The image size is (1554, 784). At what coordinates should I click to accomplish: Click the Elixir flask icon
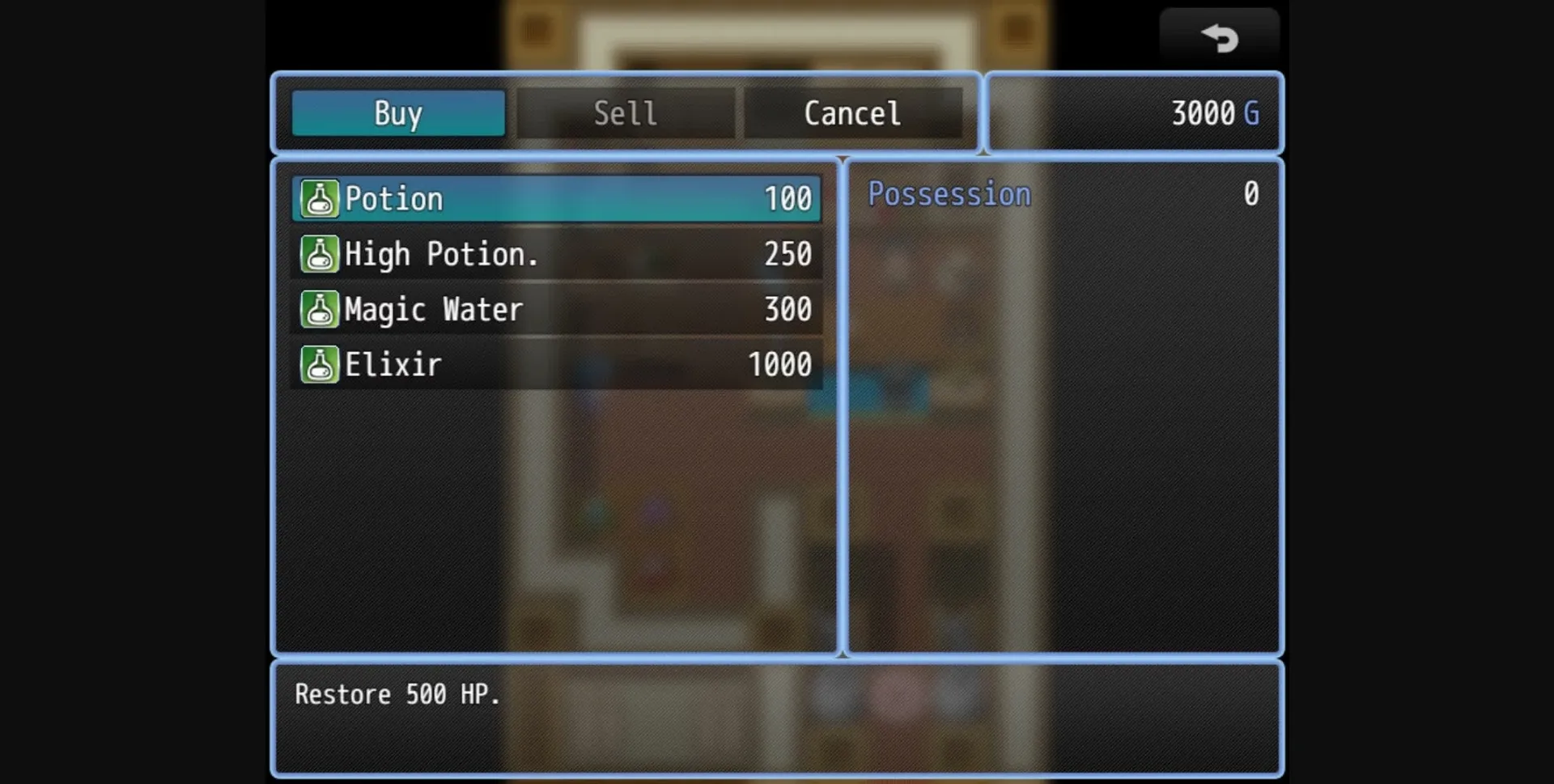320,364
